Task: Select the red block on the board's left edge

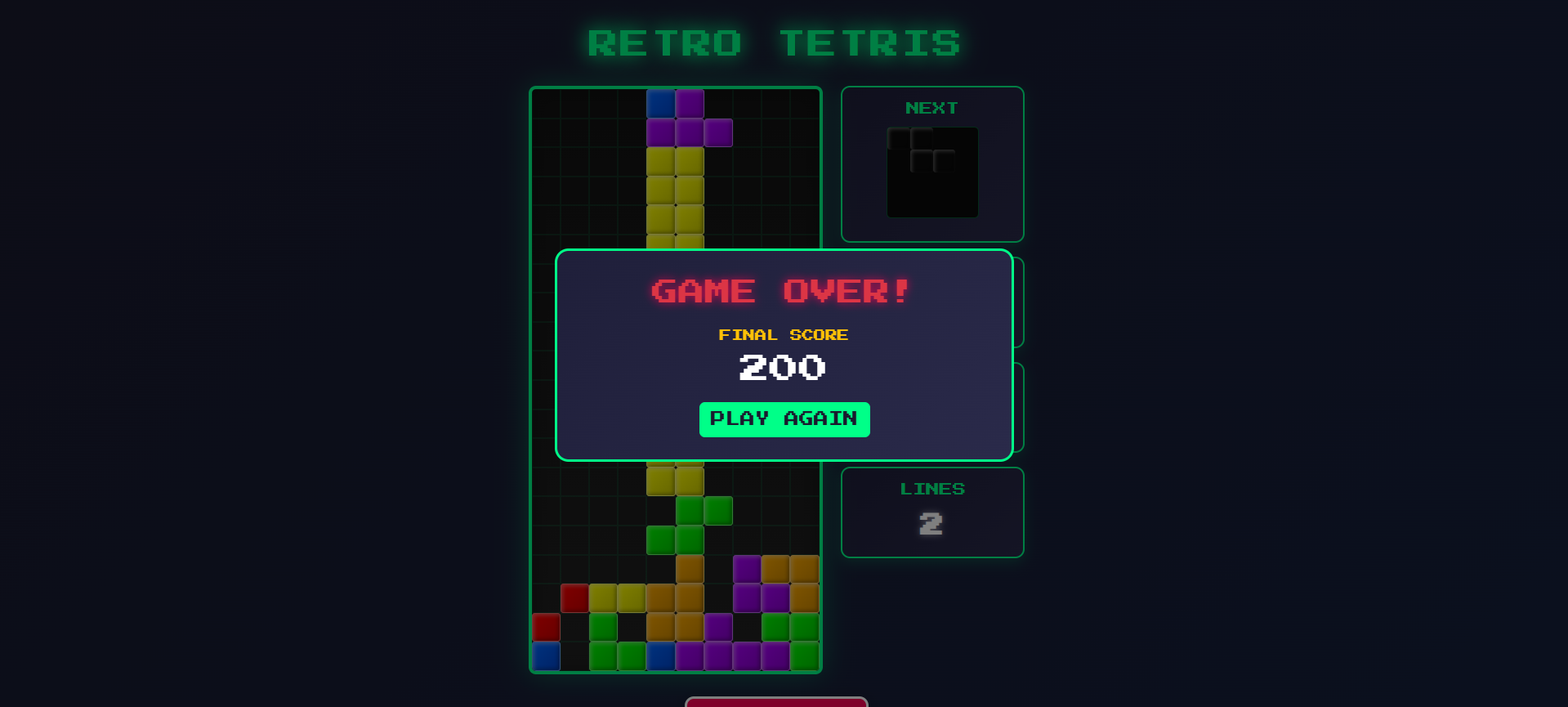Action: [546, 627]
